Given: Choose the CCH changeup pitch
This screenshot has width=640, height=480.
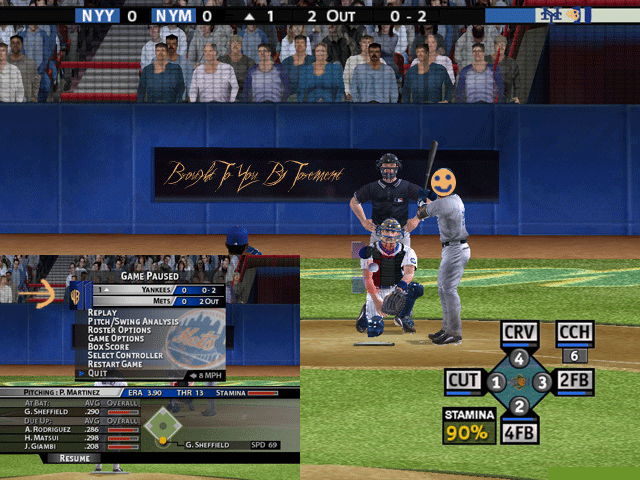Looking at the screenshot, I should pyautogui.click(x=575, y=333).
